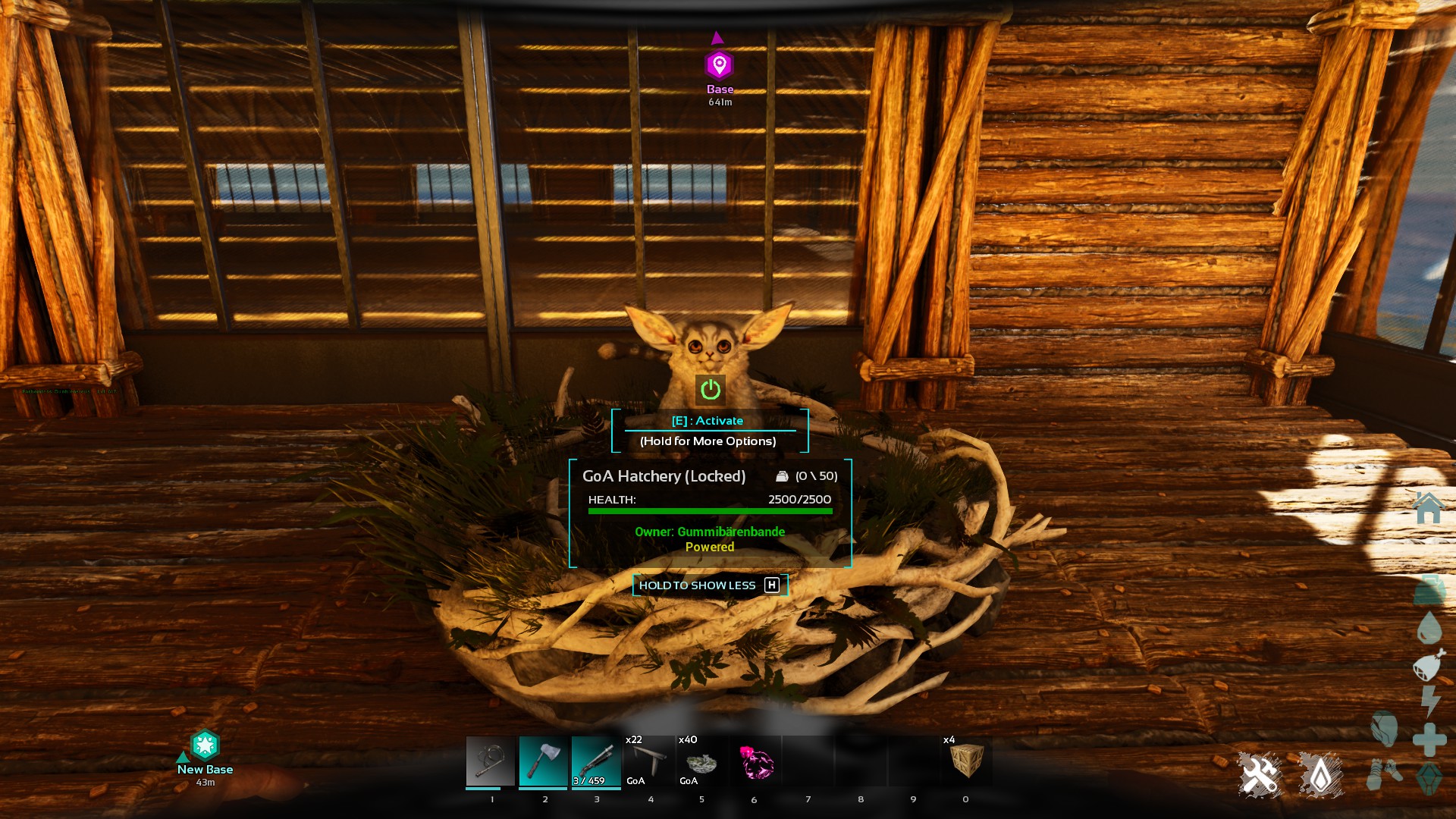Click the teal New Base waypoint marker
Viewport: 1456px width, 819px height.
click(x=205, y=746)
